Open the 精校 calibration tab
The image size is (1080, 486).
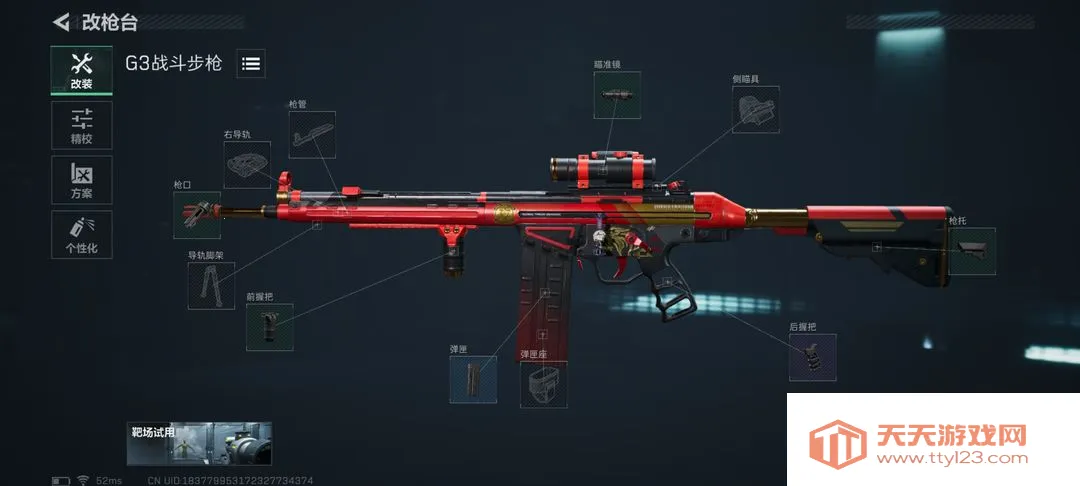click(x=81, y=126)
